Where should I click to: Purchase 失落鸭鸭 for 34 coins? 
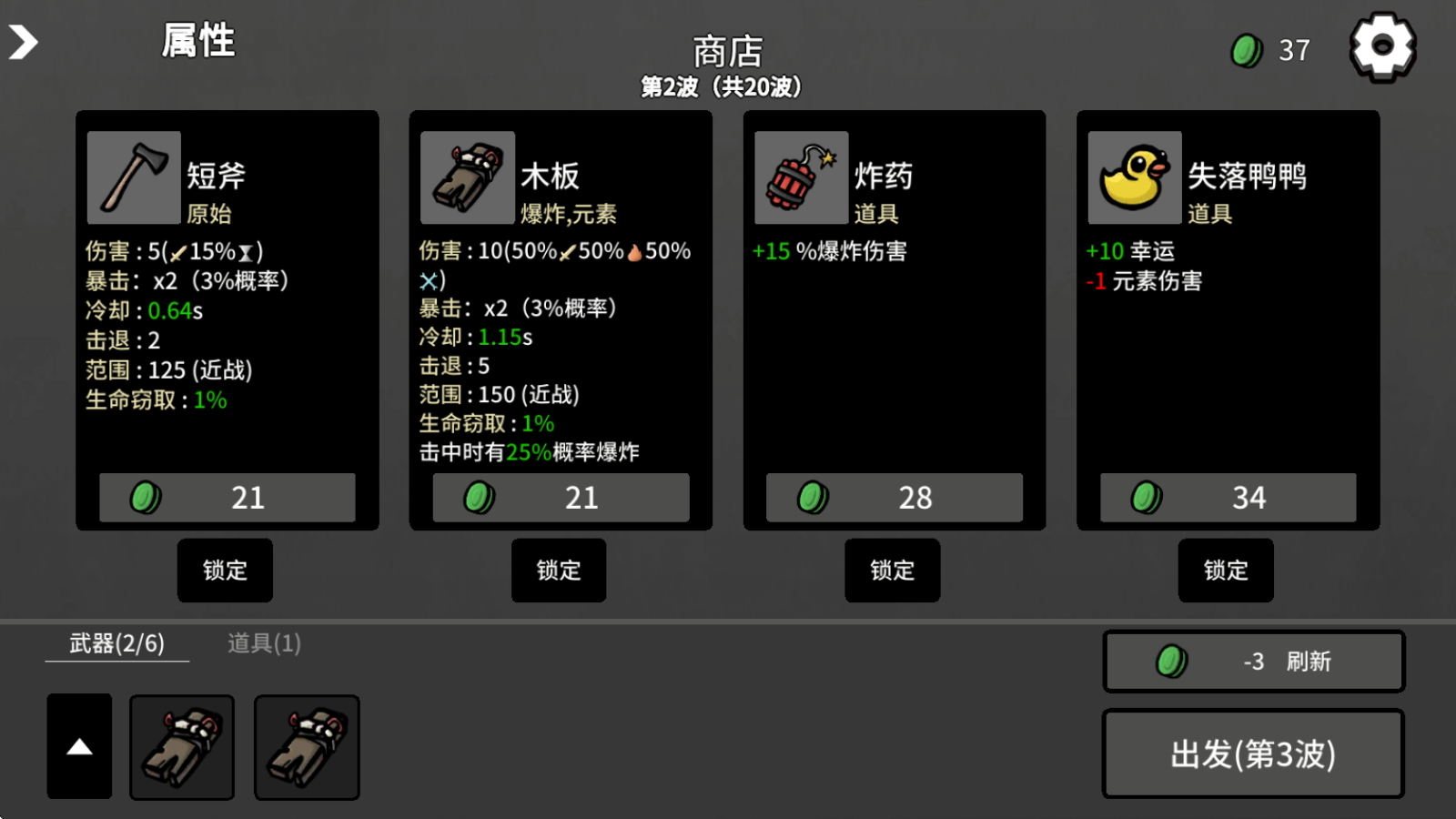click(1228, 497)
